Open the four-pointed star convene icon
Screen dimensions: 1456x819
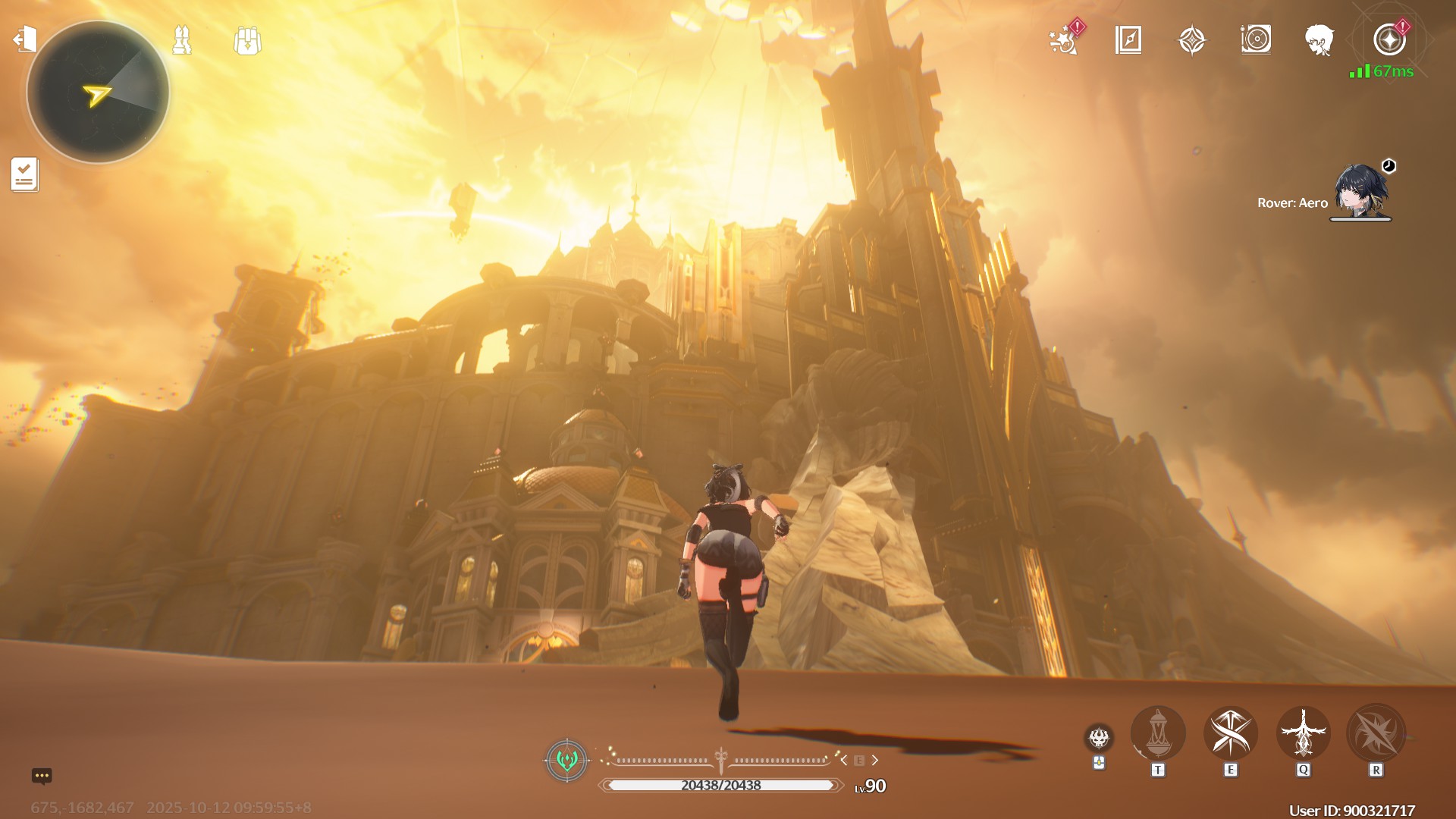pyautogui.click(x=1192, y=39)
